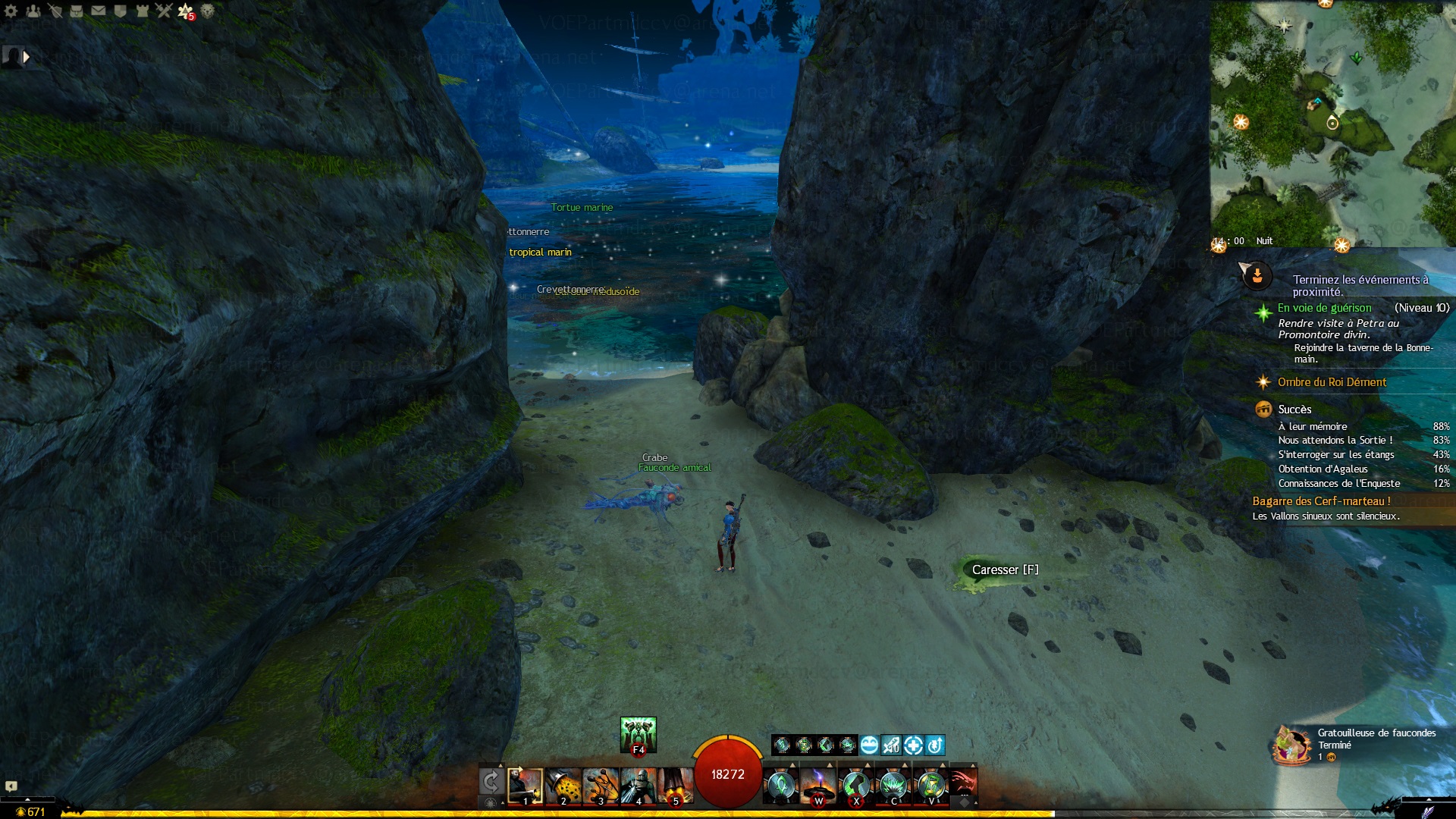Select the 'En voie de guérison' story objective
The width and height of the screenshot is (1456, 819).
click(1324, 308)
